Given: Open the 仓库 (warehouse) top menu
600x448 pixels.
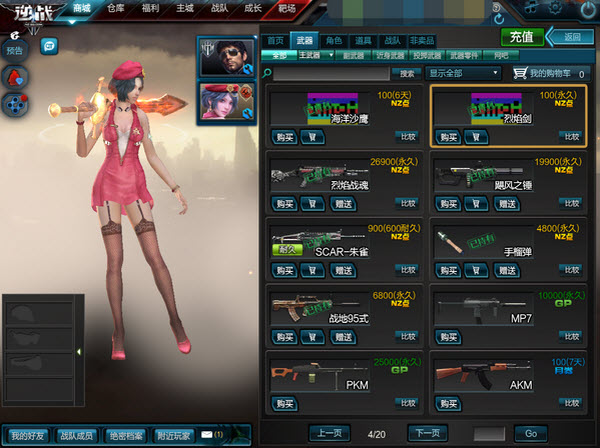Looking at the screenshot, I should point(116,8).
